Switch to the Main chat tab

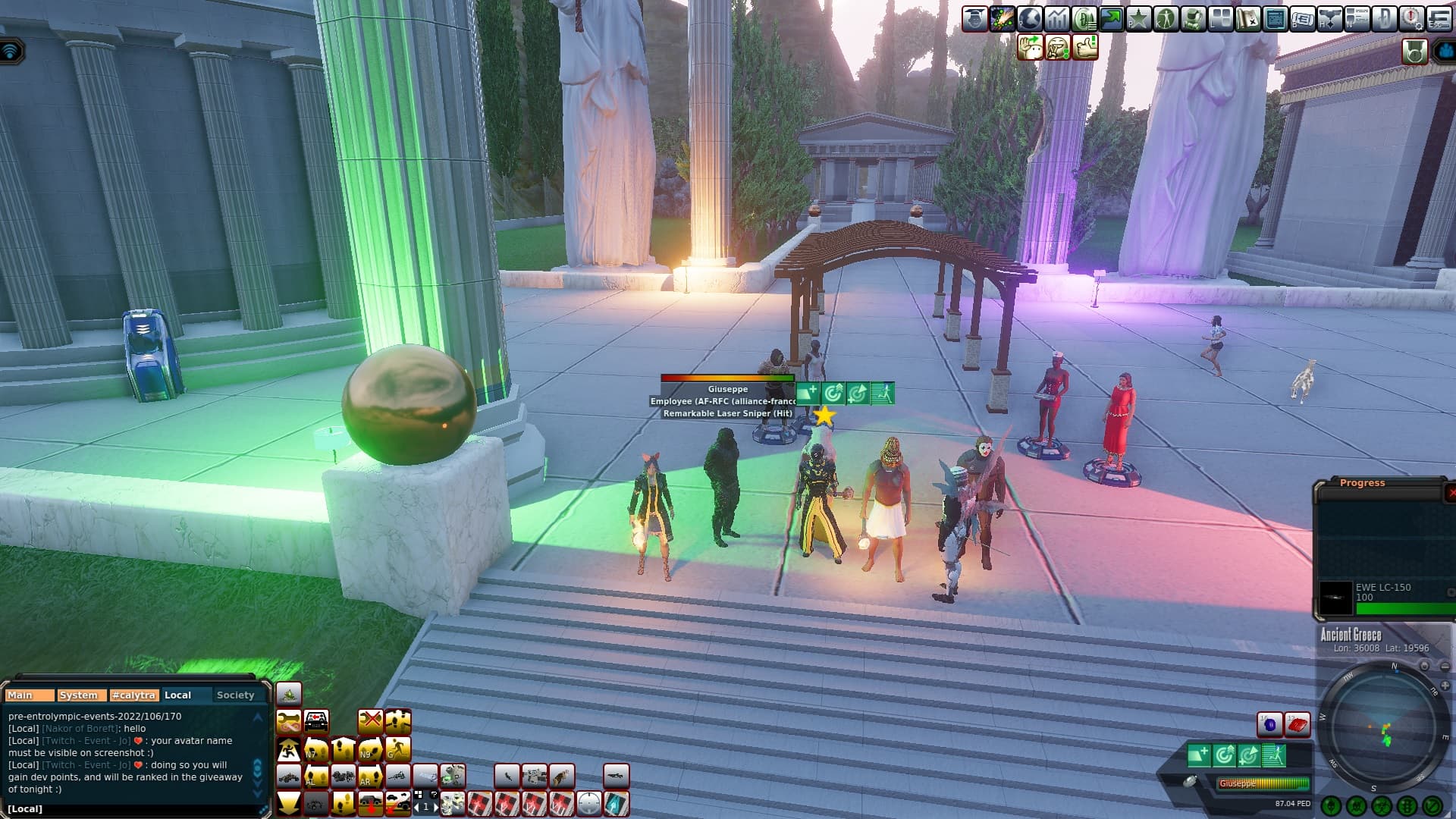click(29, 695)
